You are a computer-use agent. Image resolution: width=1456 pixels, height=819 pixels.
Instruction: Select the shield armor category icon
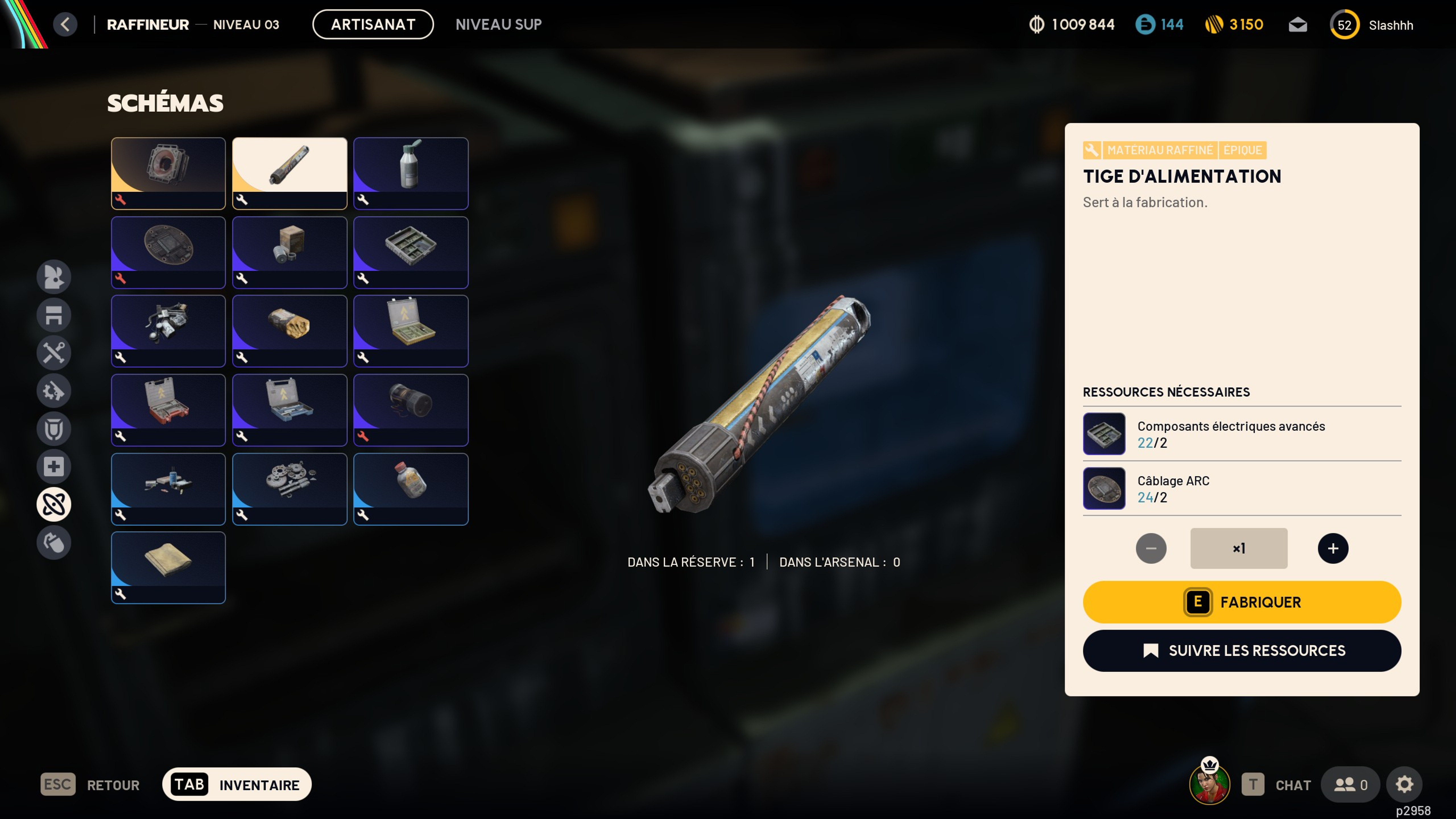click(x=54, y=429)
